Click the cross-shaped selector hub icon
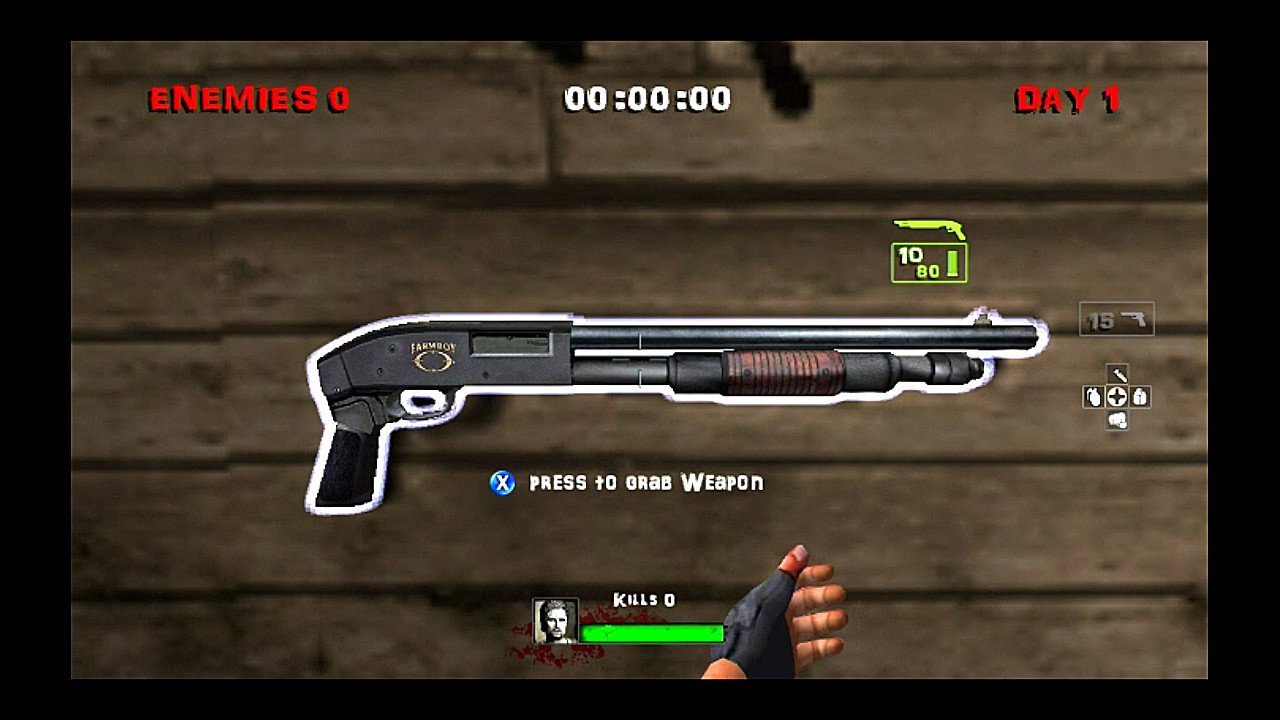The image size is (1280, 720). 1117,397
